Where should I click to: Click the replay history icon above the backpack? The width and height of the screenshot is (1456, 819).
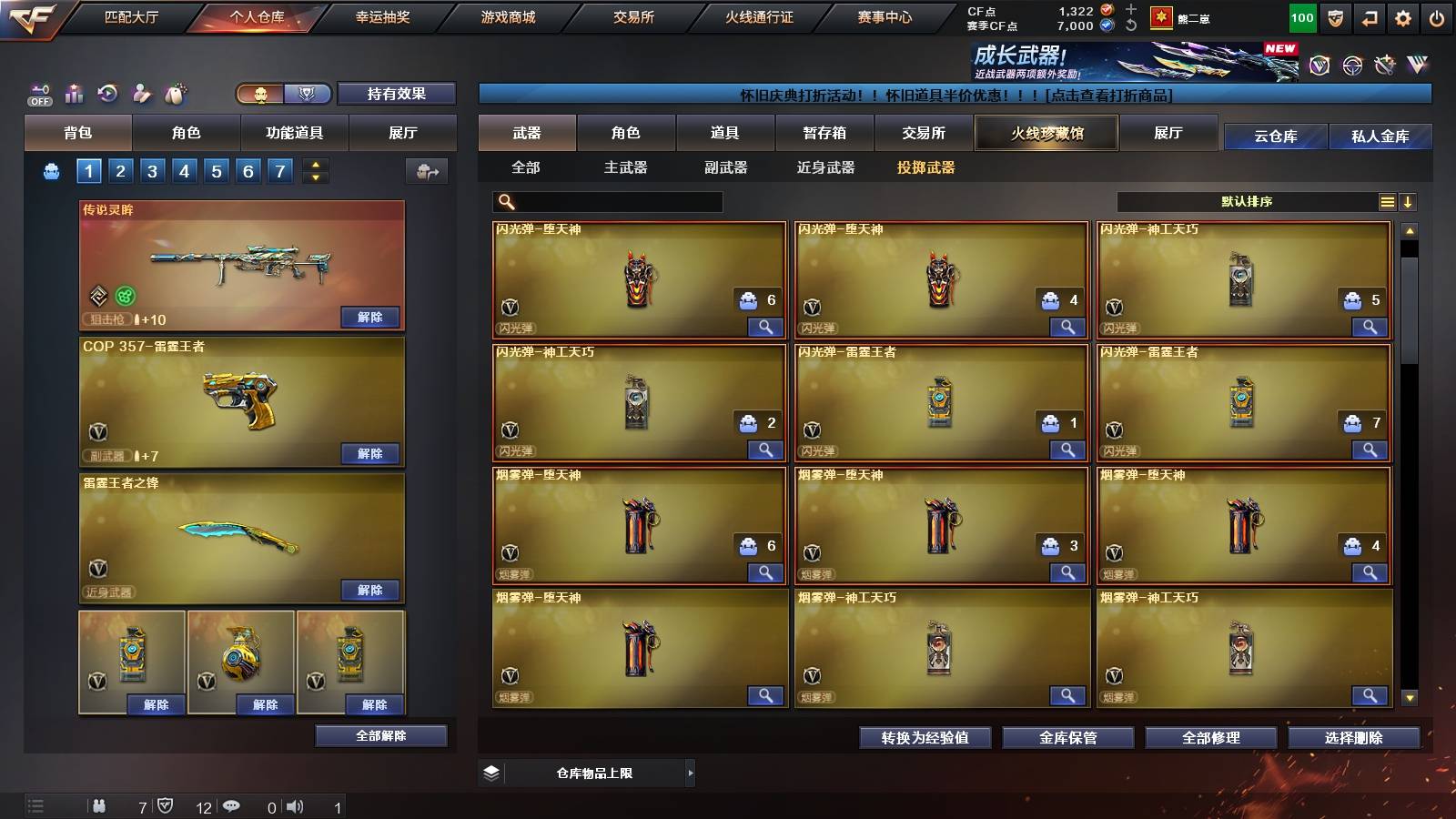tap(108, 94)
